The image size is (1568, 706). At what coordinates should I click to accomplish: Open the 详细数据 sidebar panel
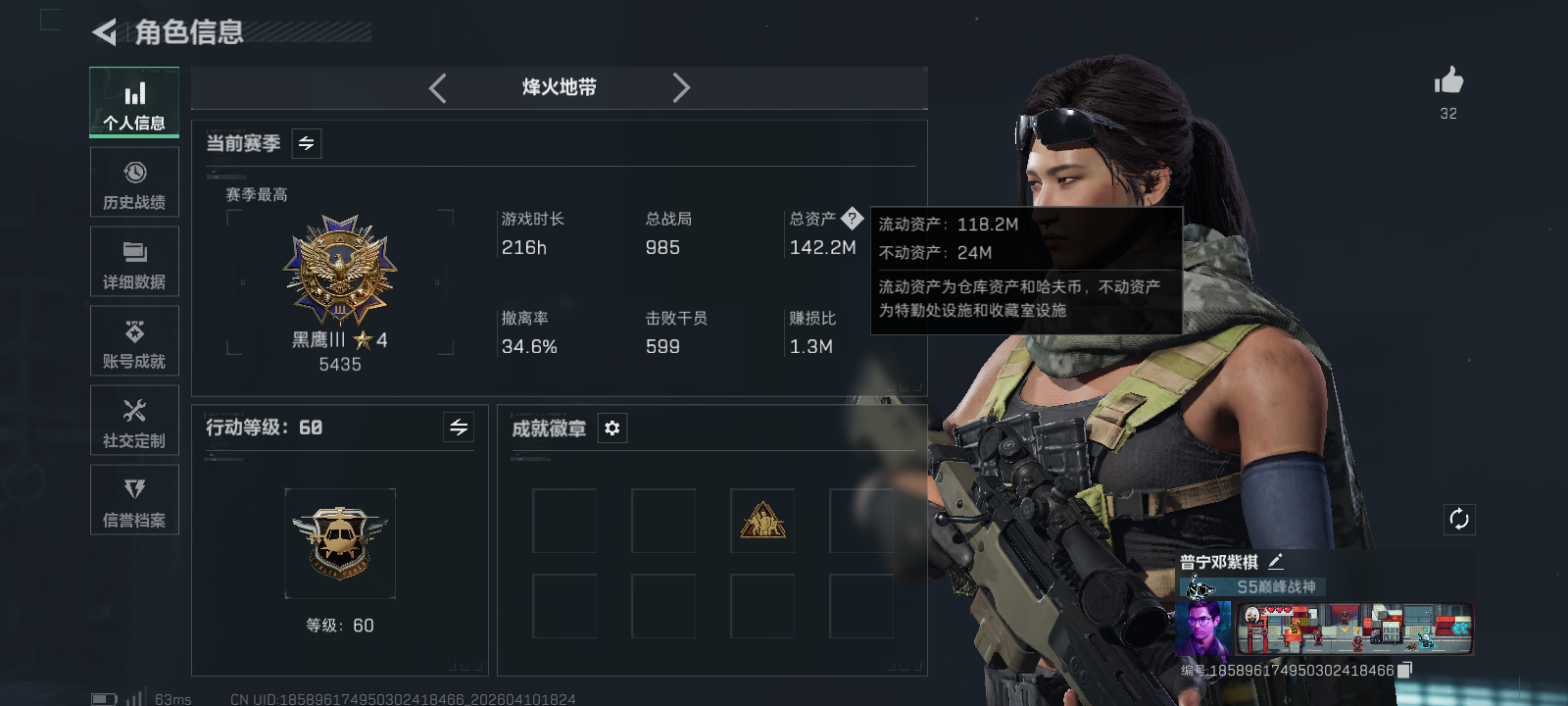(134, 261)
